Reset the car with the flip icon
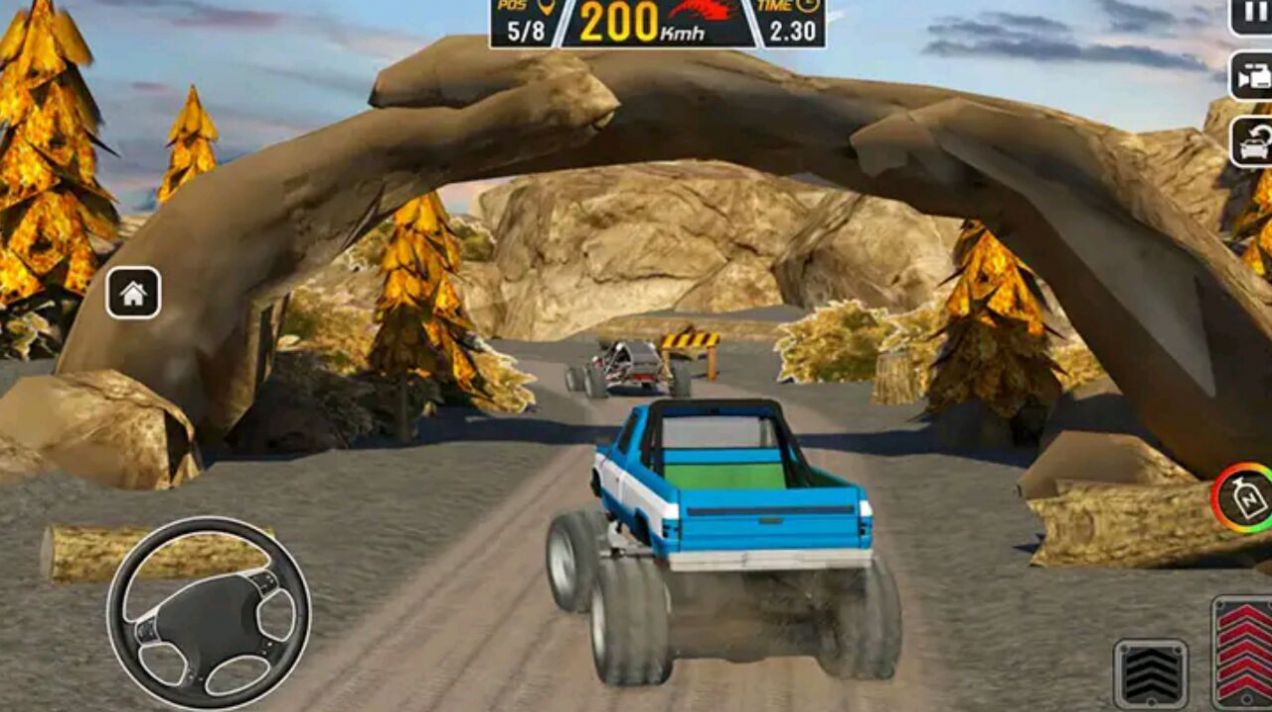This screenshot has height=712, width=1272. (1251, 142)
